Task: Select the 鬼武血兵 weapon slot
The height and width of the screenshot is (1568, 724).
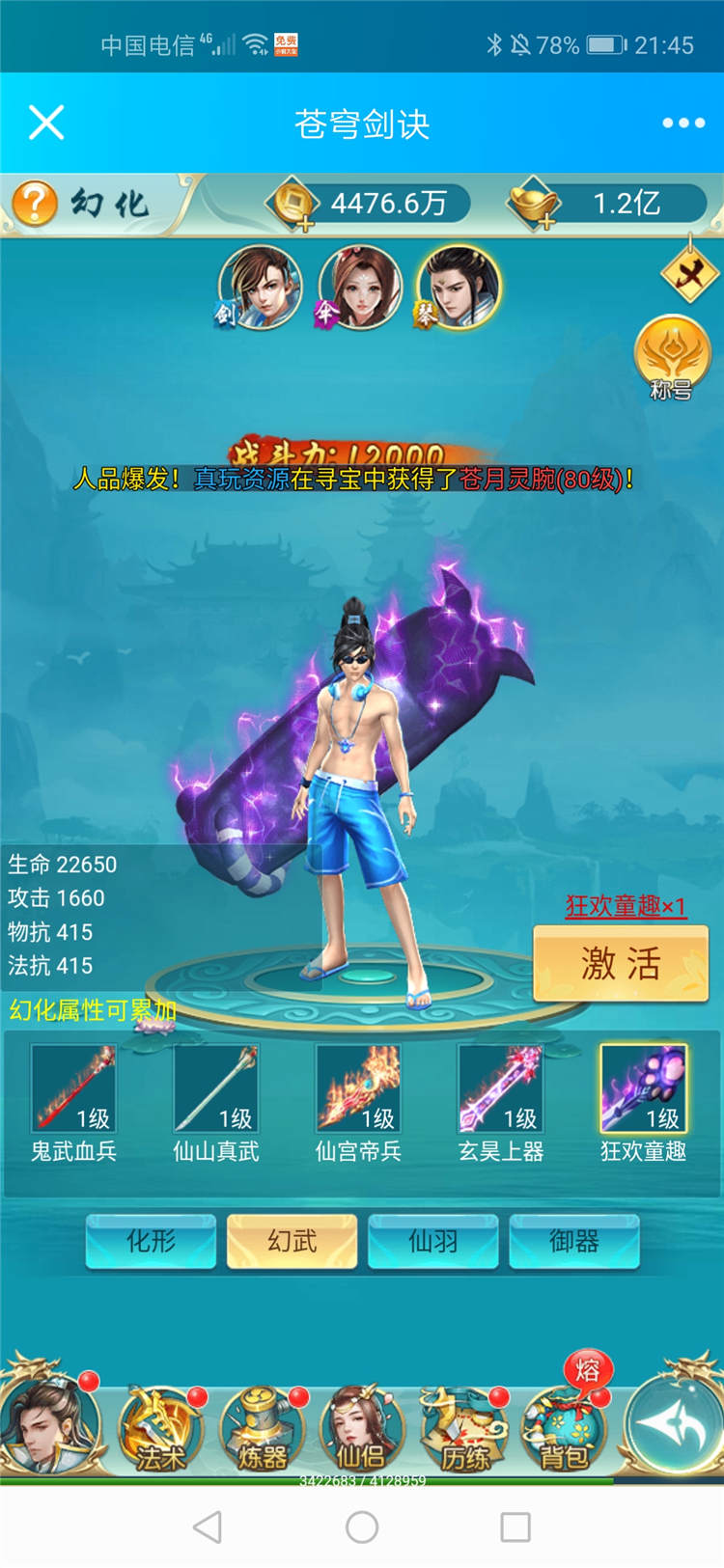Action: [73, 1089]
